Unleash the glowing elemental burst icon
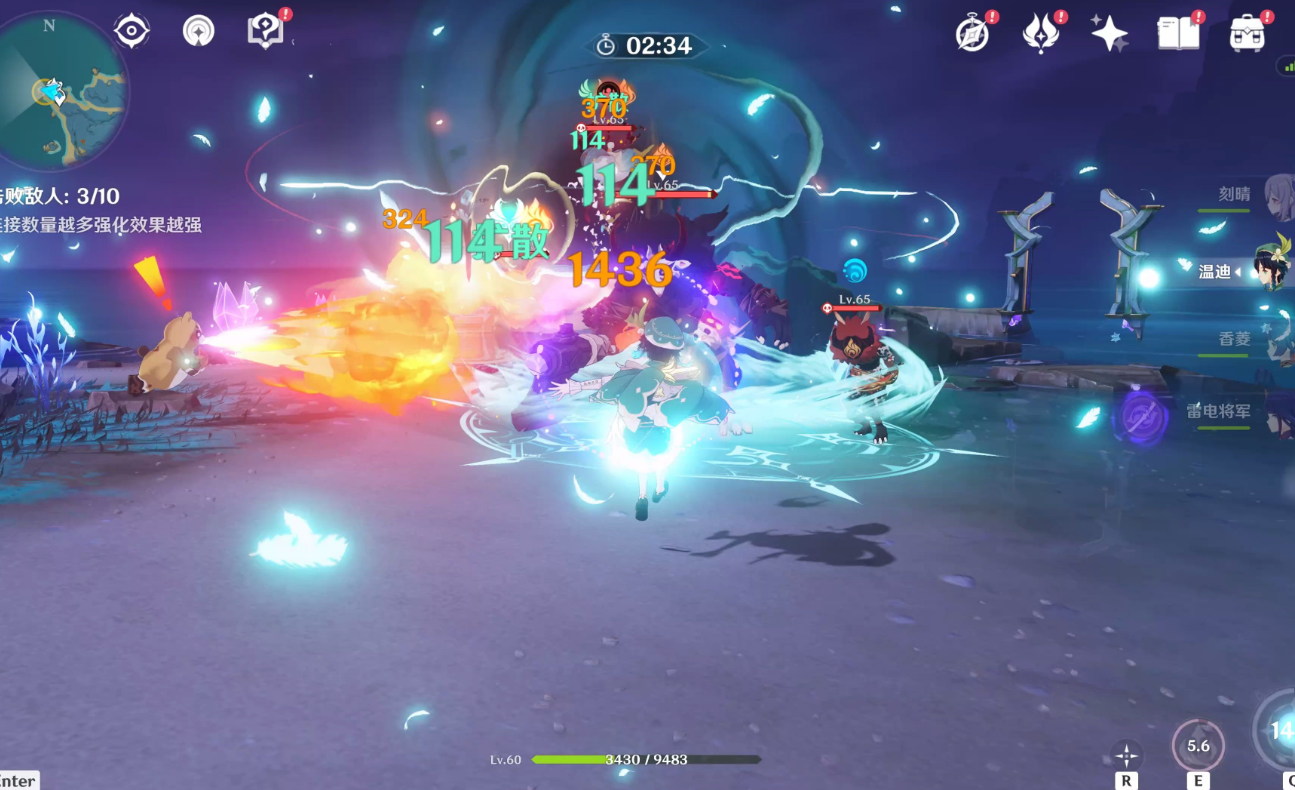Viewport: 1295px width, 790px height. click(1280, 731)
